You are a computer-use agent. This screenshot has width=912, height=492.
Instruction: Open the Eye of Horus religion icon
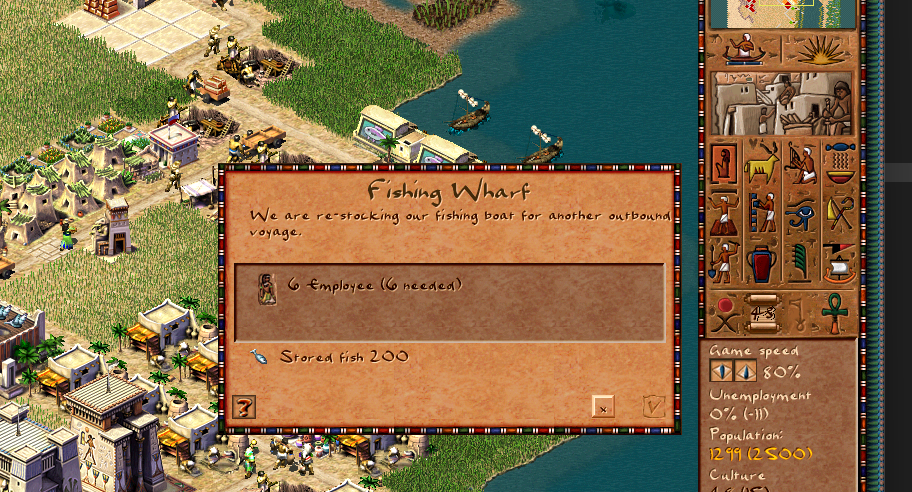pyautogui.click(x=800, y=212)
